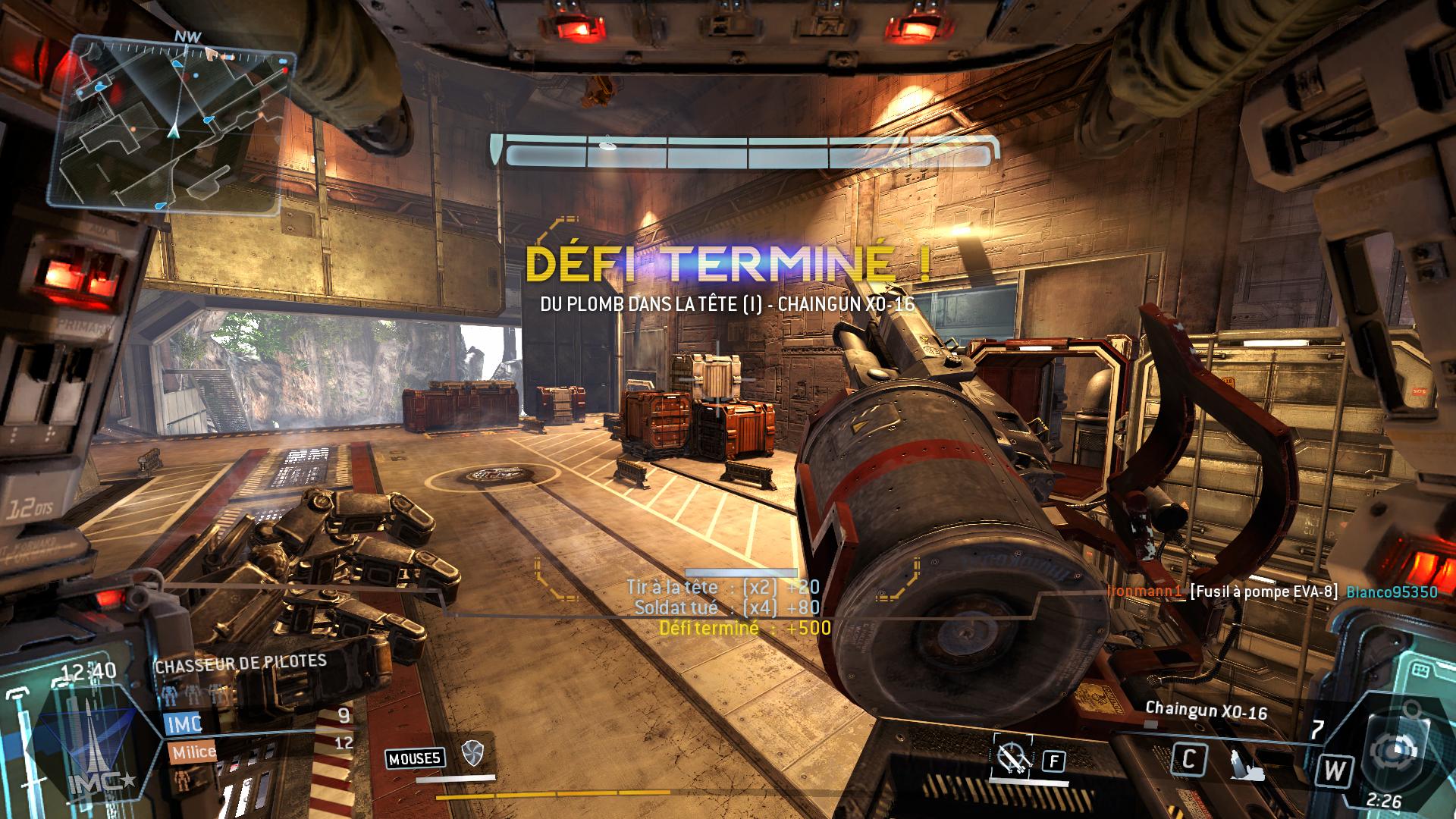The image size is (1456, 819).
Task: Click Blanco95350 in the kill feed
Action: pos(1392,592)
